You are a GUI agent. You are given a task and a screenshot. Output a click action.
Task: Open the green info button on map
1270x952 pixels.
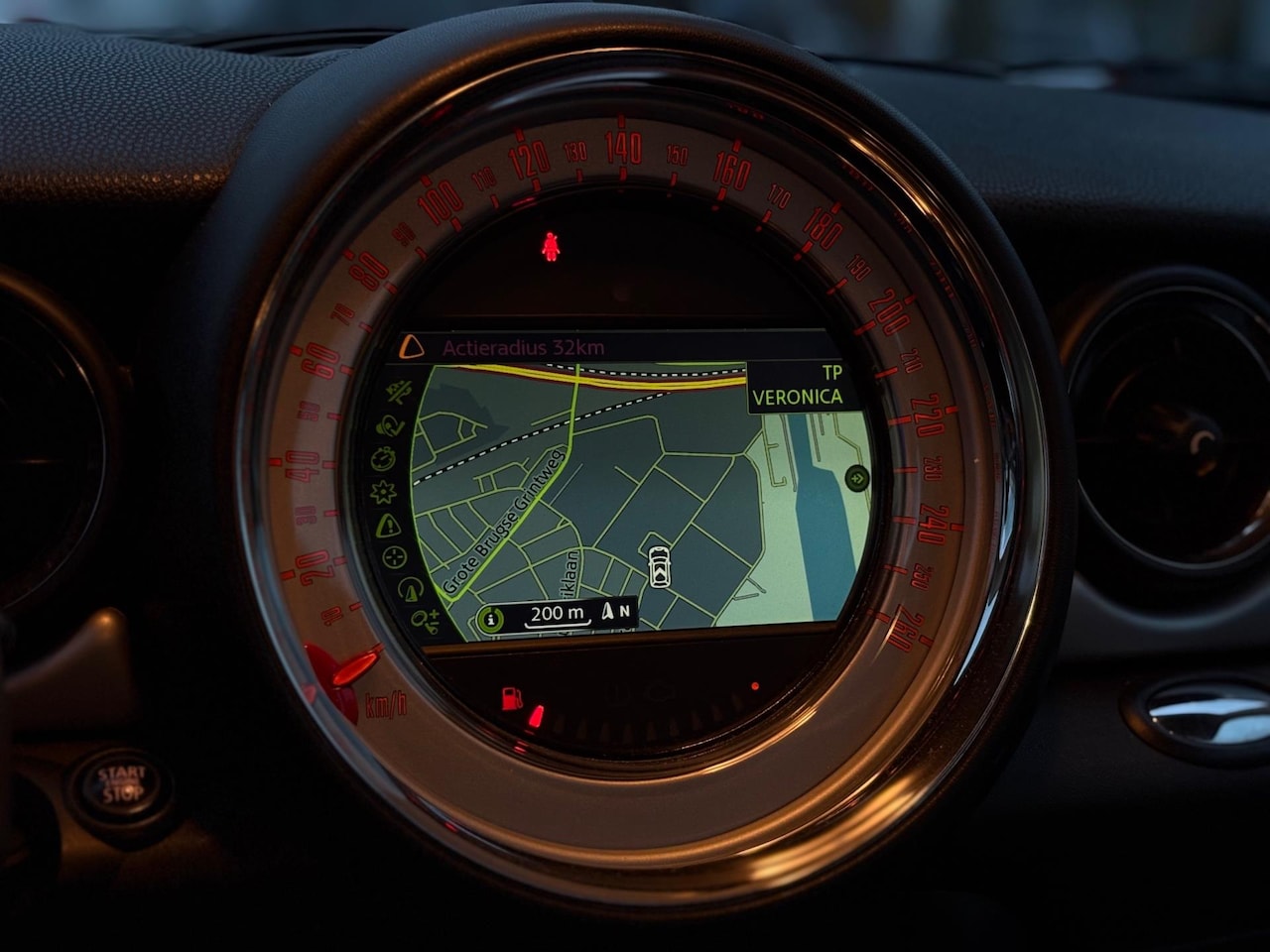tap(488, 619)
